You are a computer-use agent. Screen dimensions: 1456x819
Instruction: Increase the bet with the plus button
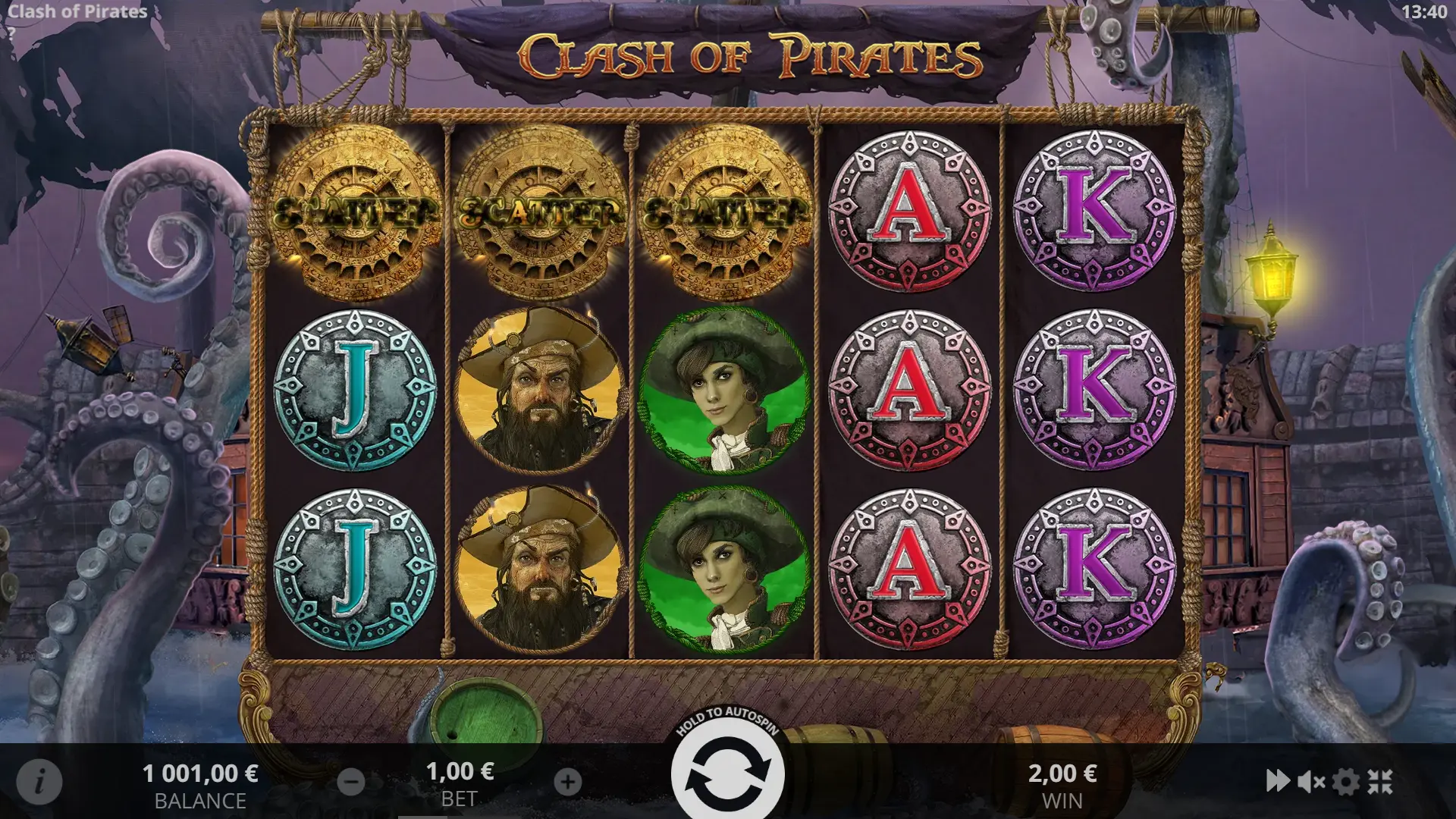click(568, 782)
